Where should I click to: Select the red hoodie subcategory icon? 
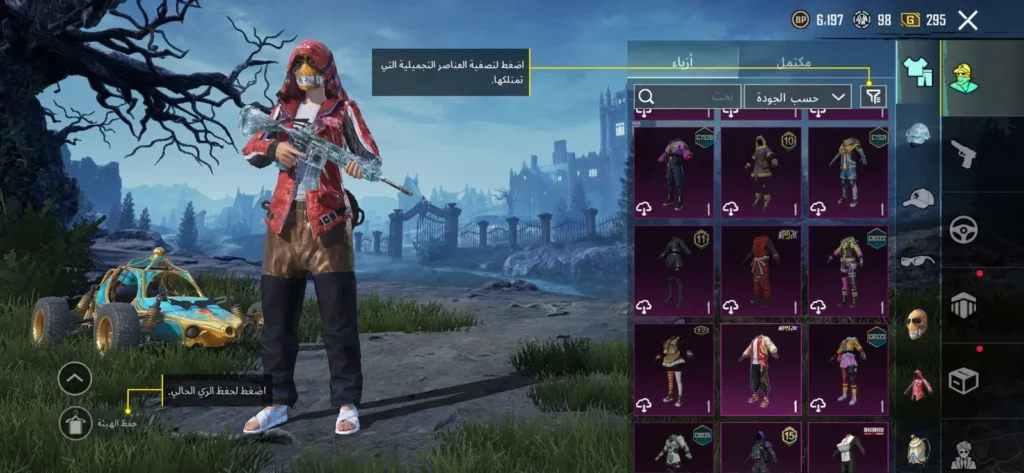point(918,385)
